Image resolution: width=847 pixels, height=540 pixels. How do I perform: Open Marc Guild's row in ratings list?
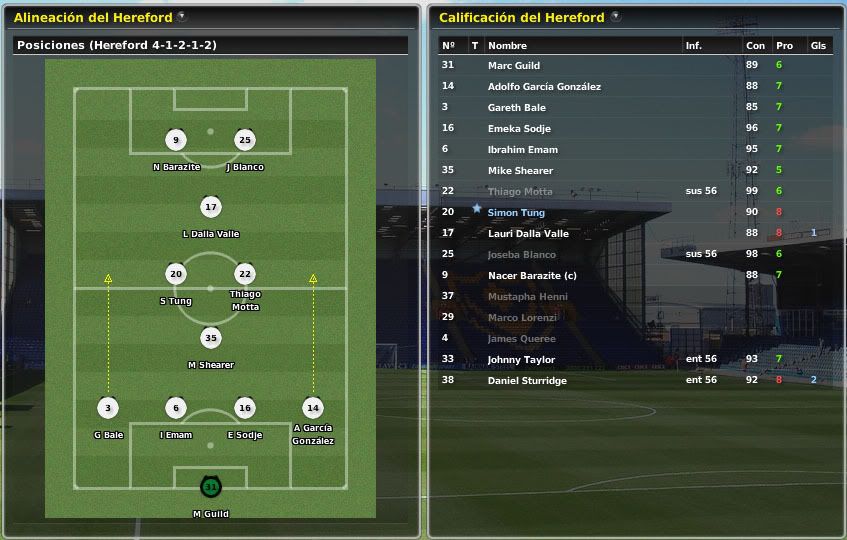[x=513, y=65]
